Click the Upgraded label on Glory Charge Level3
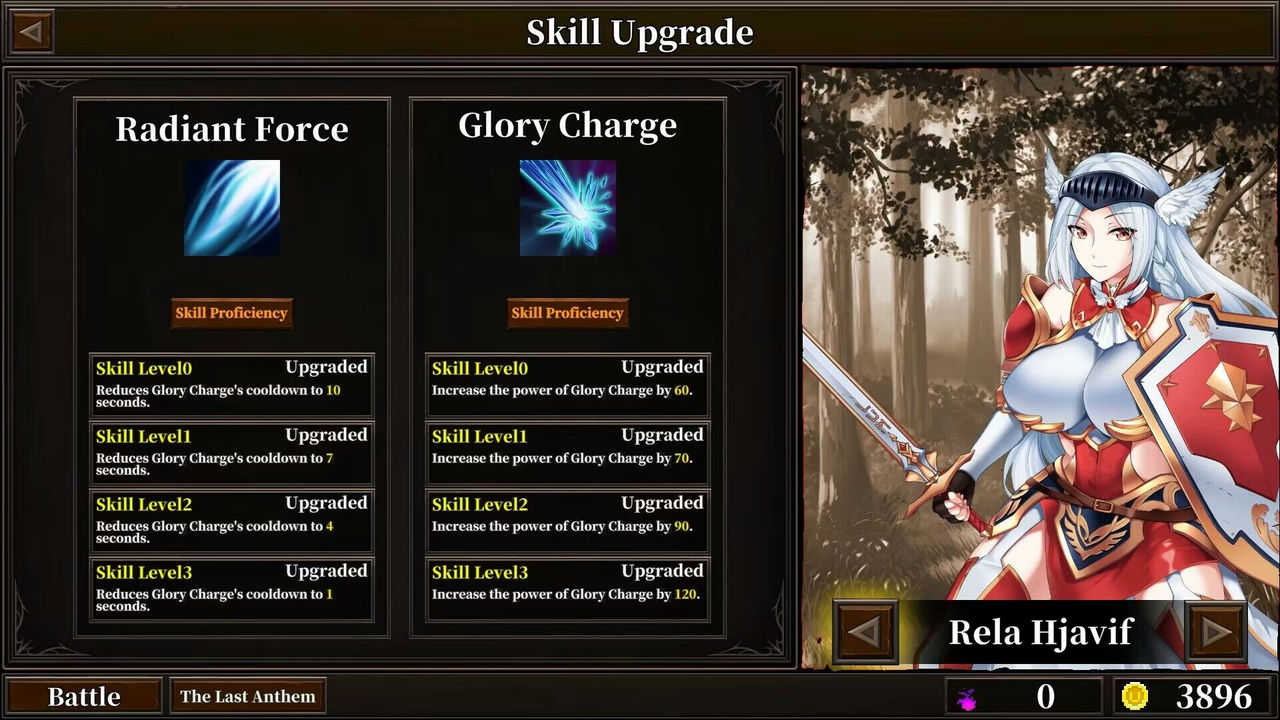 point(663,570)
